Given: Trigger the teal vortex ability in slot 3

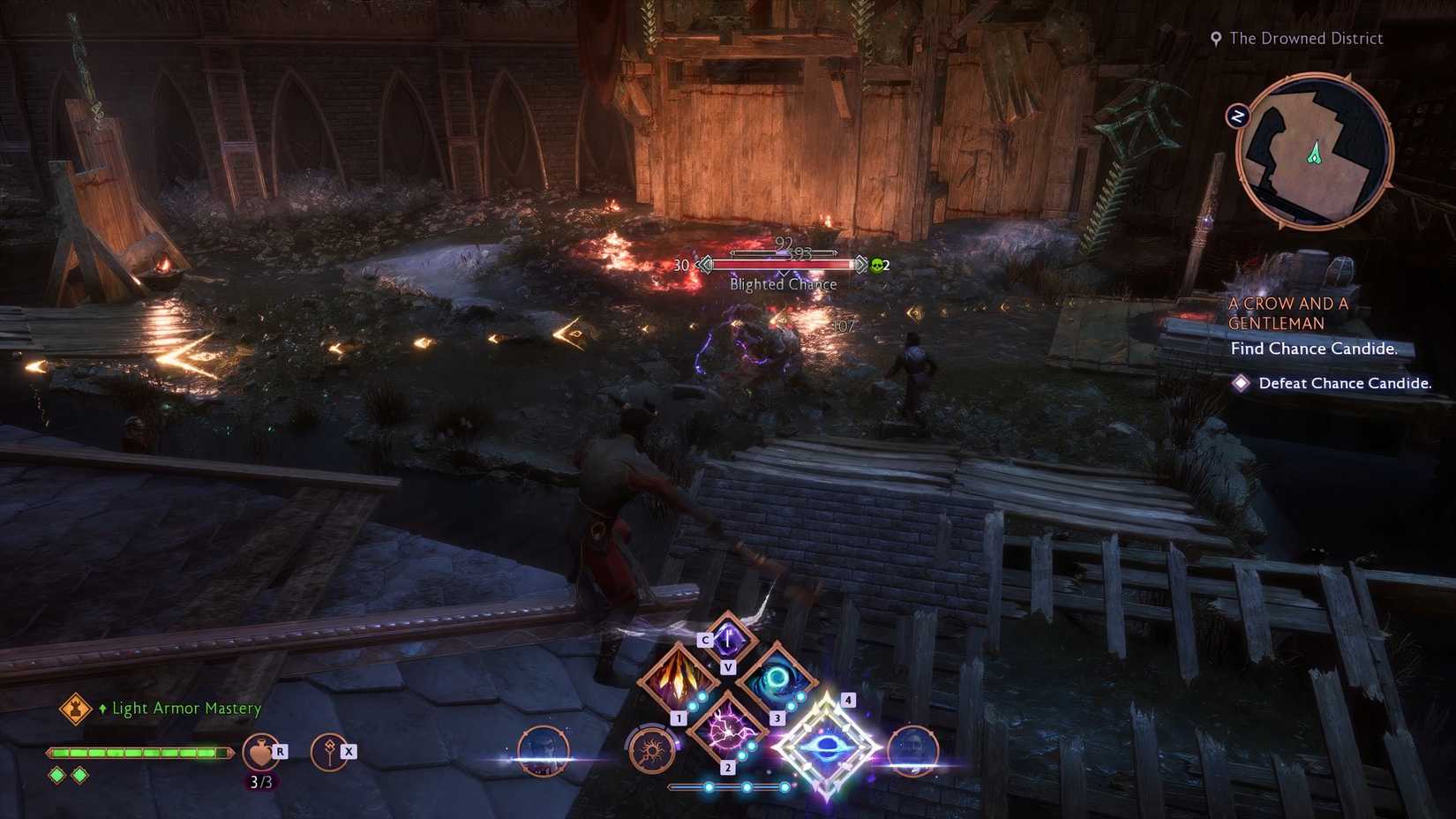Looking at the screenshot, I should [x=777, y=680].
